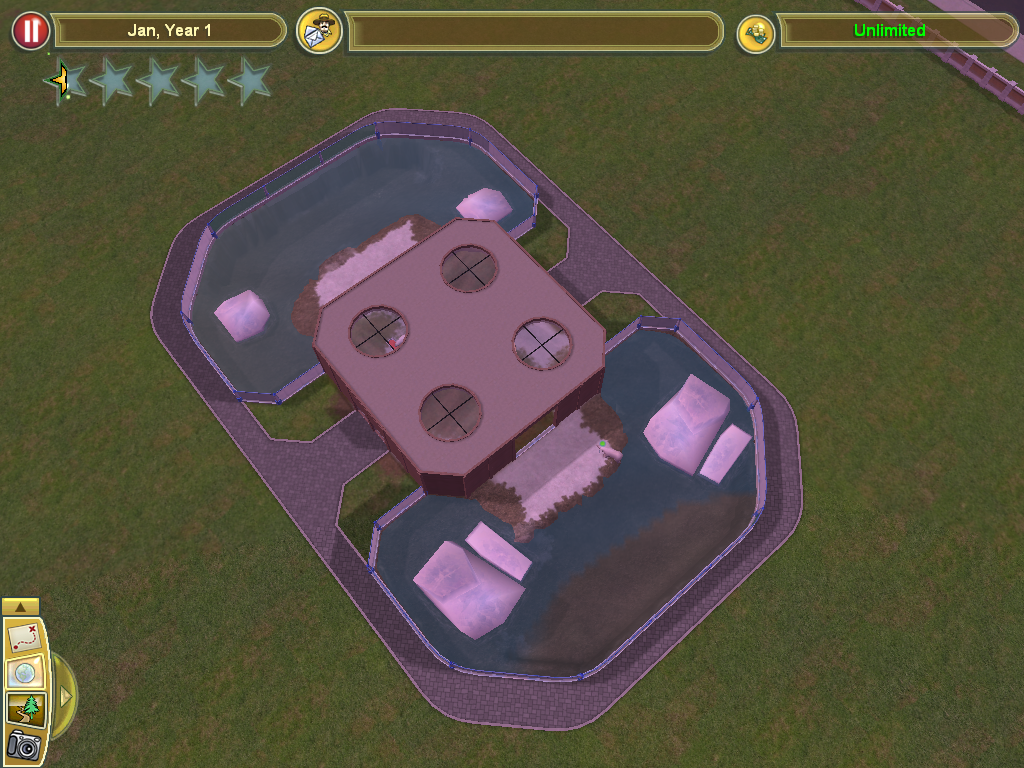Open the zookeeper mail messages icon
1024x768 pixels.
320,31
